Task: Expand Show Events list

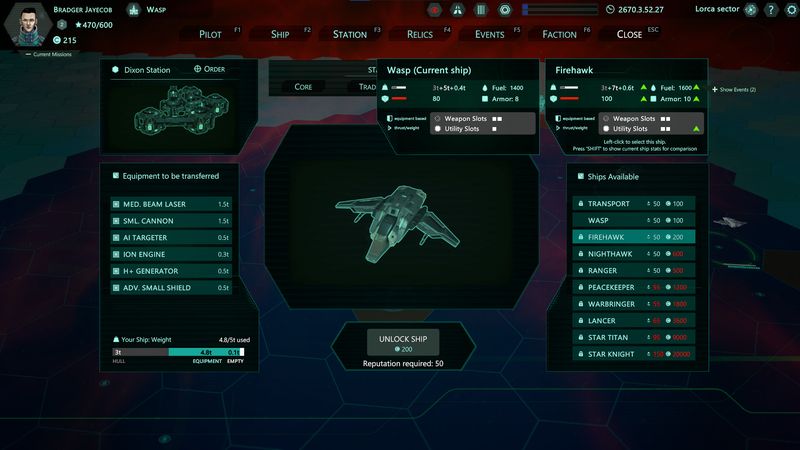Action: [736, 90]
